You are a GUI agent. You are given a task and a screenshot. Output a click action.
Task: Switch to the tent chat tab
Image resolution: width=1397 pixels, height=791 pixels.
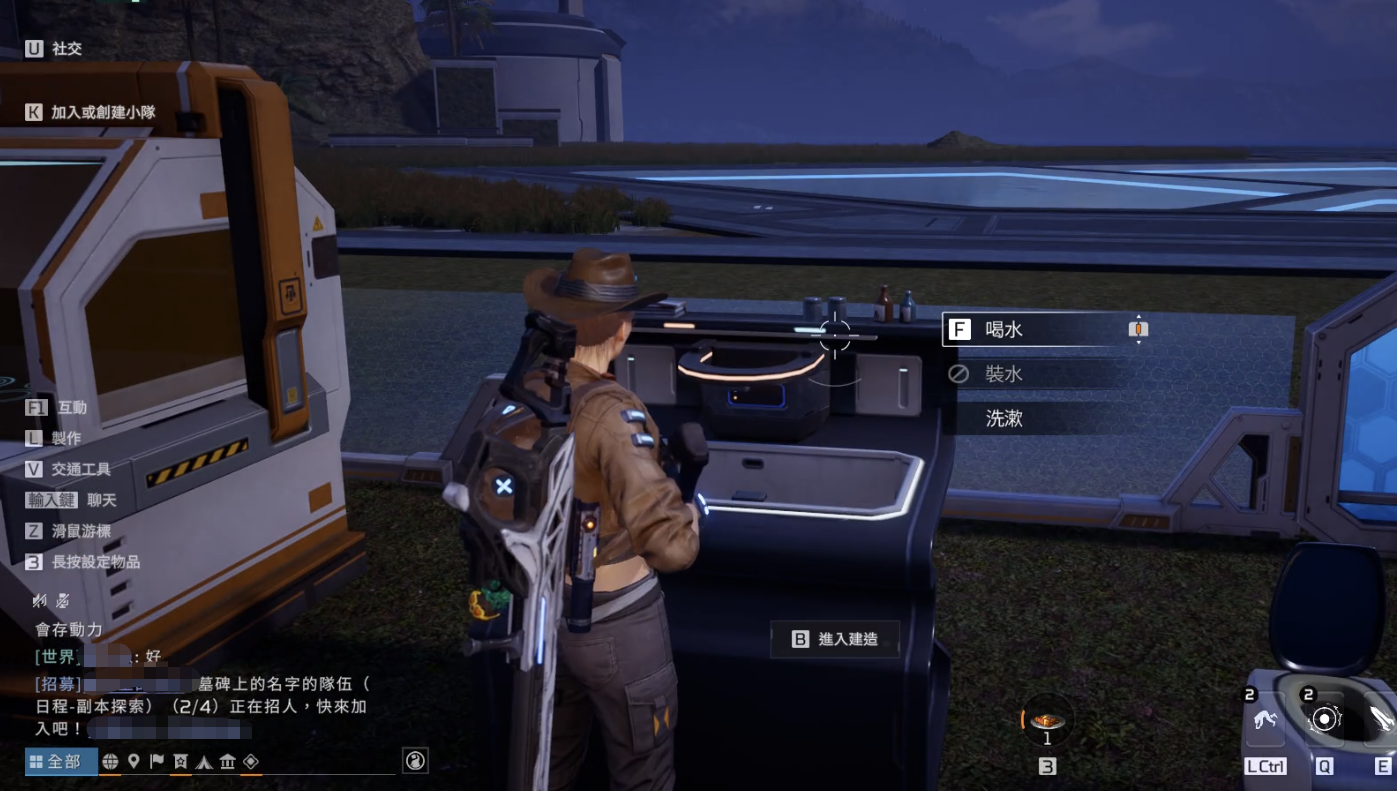[204, 762]
